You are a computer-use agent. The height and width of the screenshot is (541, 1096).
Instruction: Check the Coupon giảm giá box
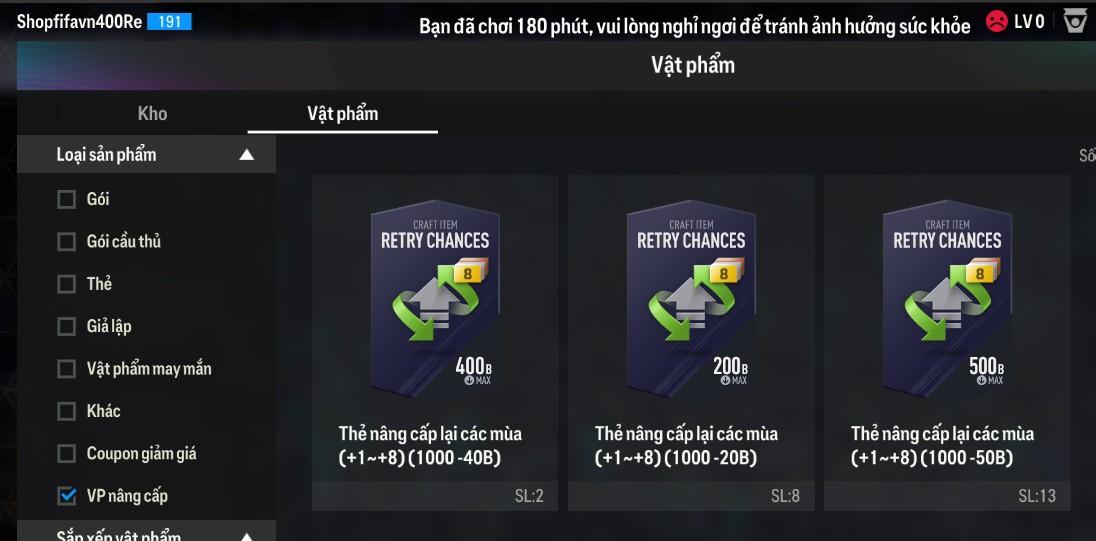pos(67,454)
